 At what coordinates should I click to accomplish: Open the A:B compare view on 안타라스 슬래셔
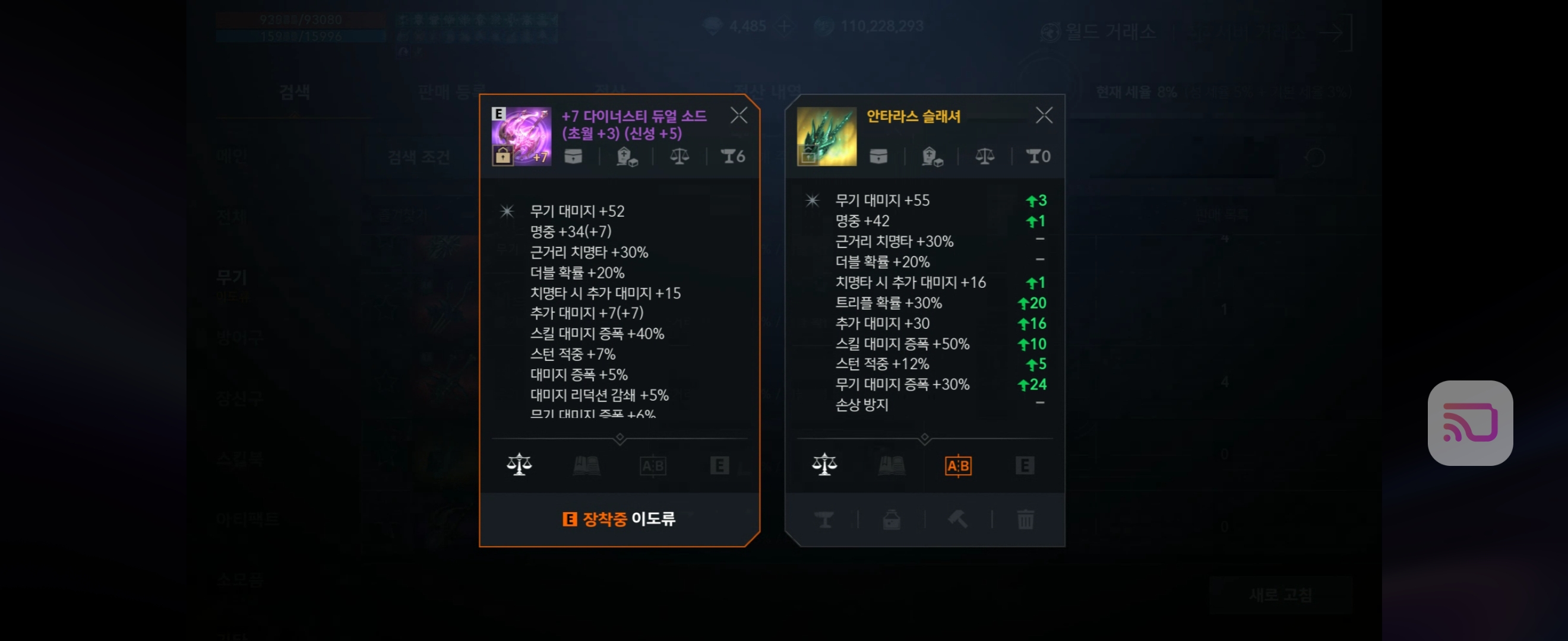click(x=958, y=467)
